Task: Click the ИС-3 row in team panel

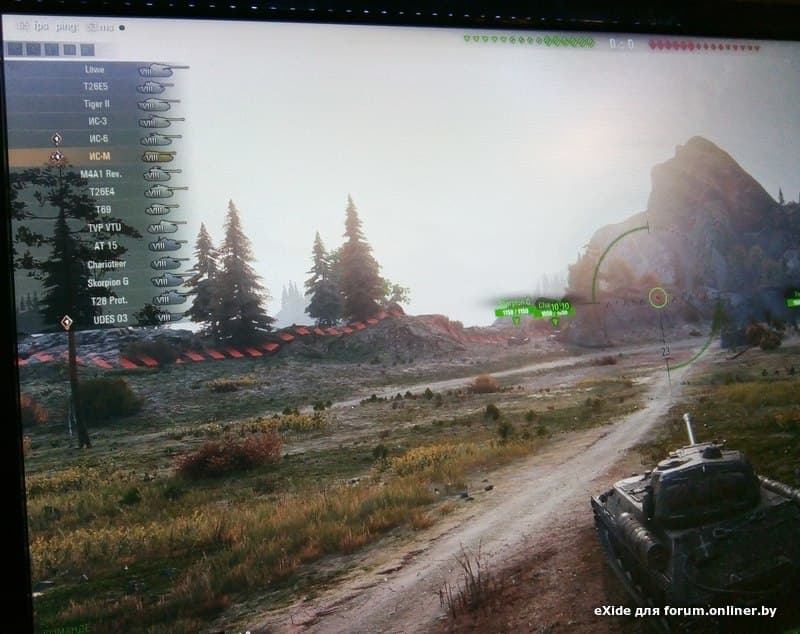Action: pyautogui.click(x=98, y=121)
